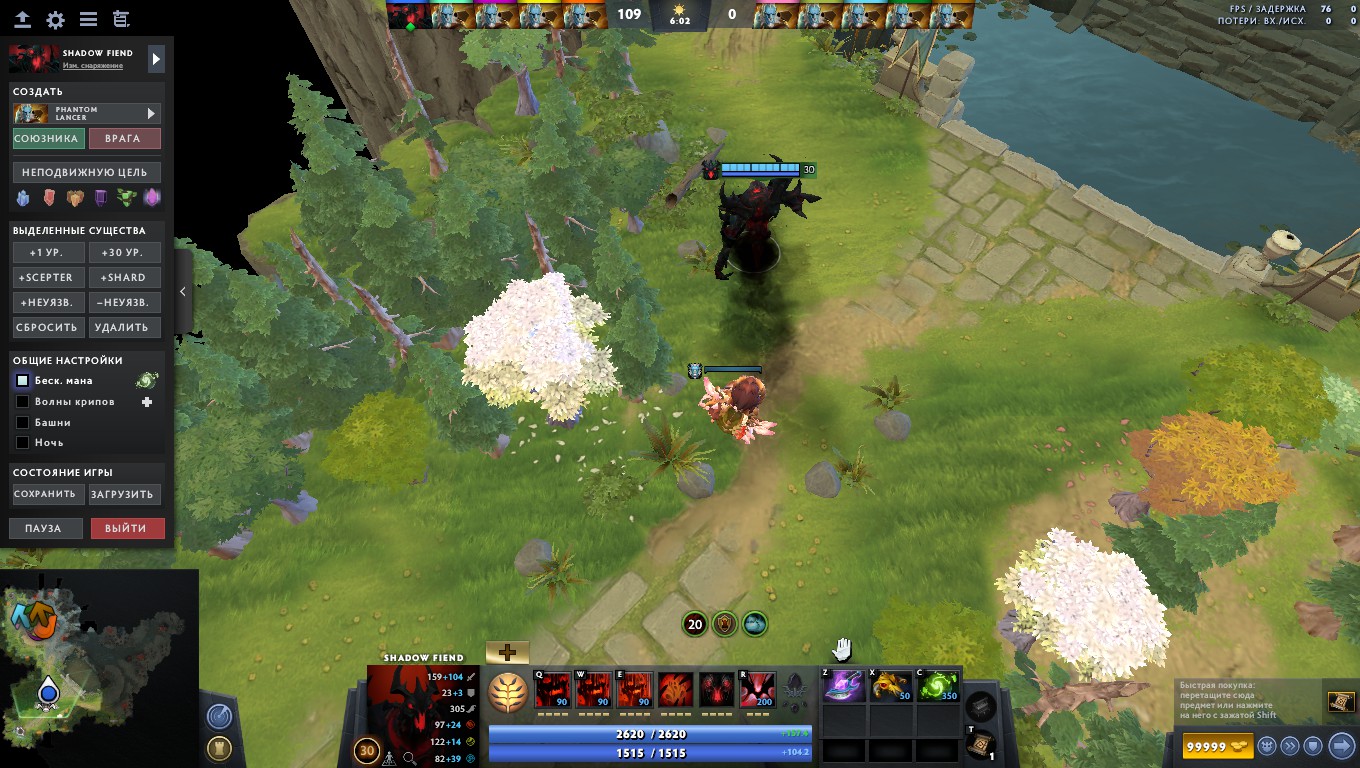Collapse the left demo panel with the chevron
This screenshot has height=768, width=1360.
click(x=182, y=291)
